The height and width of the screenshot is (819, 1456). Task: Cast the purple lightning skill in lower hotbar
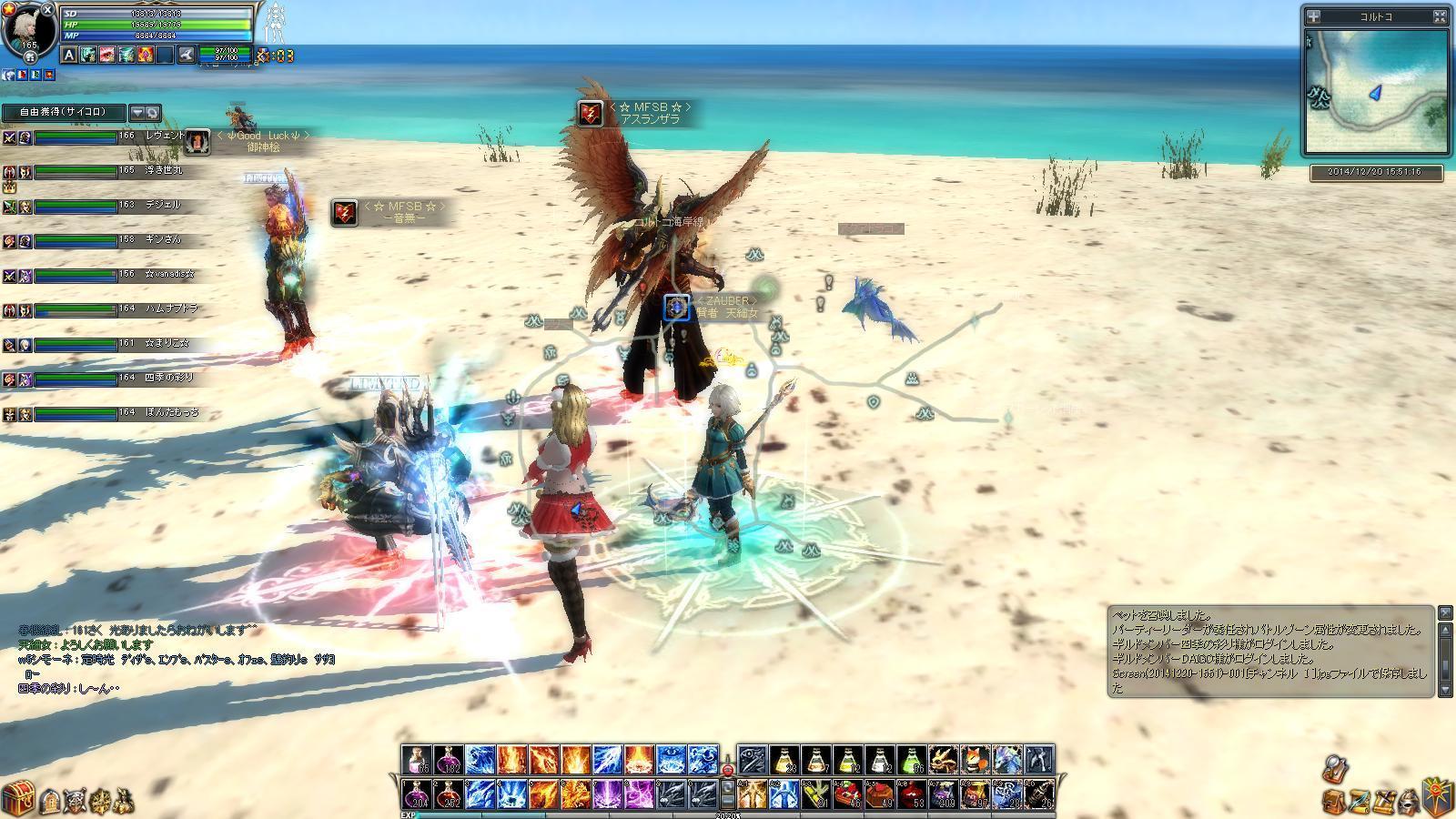tap(607, 794)
